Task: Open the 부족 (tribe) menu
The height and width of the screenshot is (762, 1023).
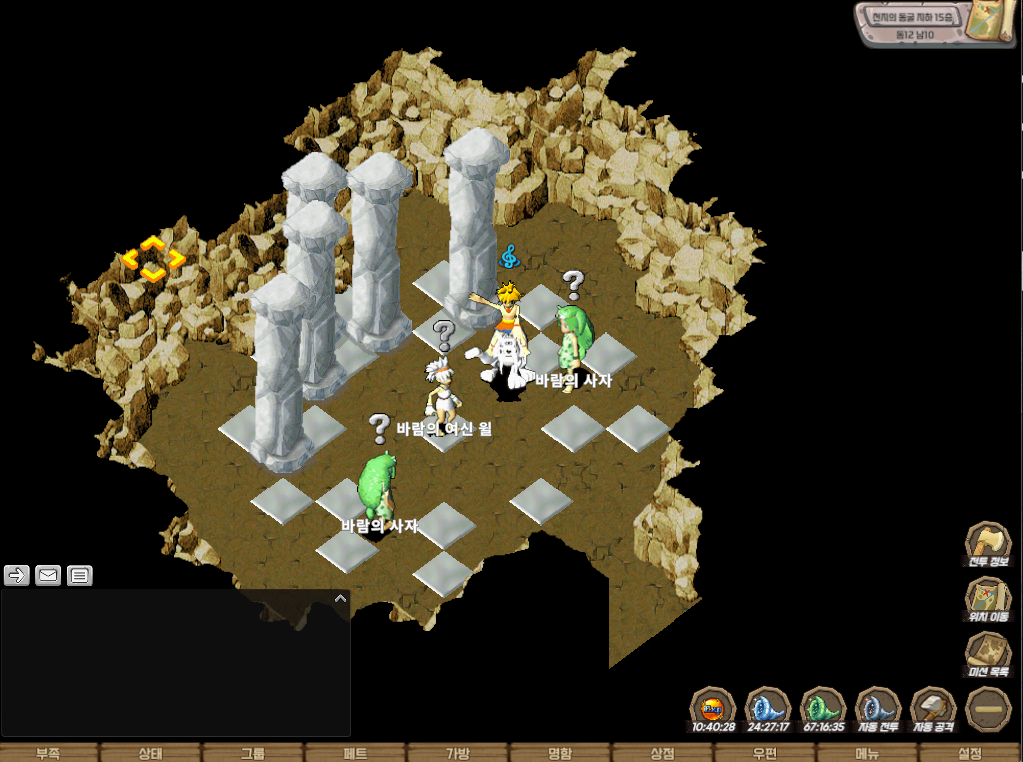Action: coord(48,753)
